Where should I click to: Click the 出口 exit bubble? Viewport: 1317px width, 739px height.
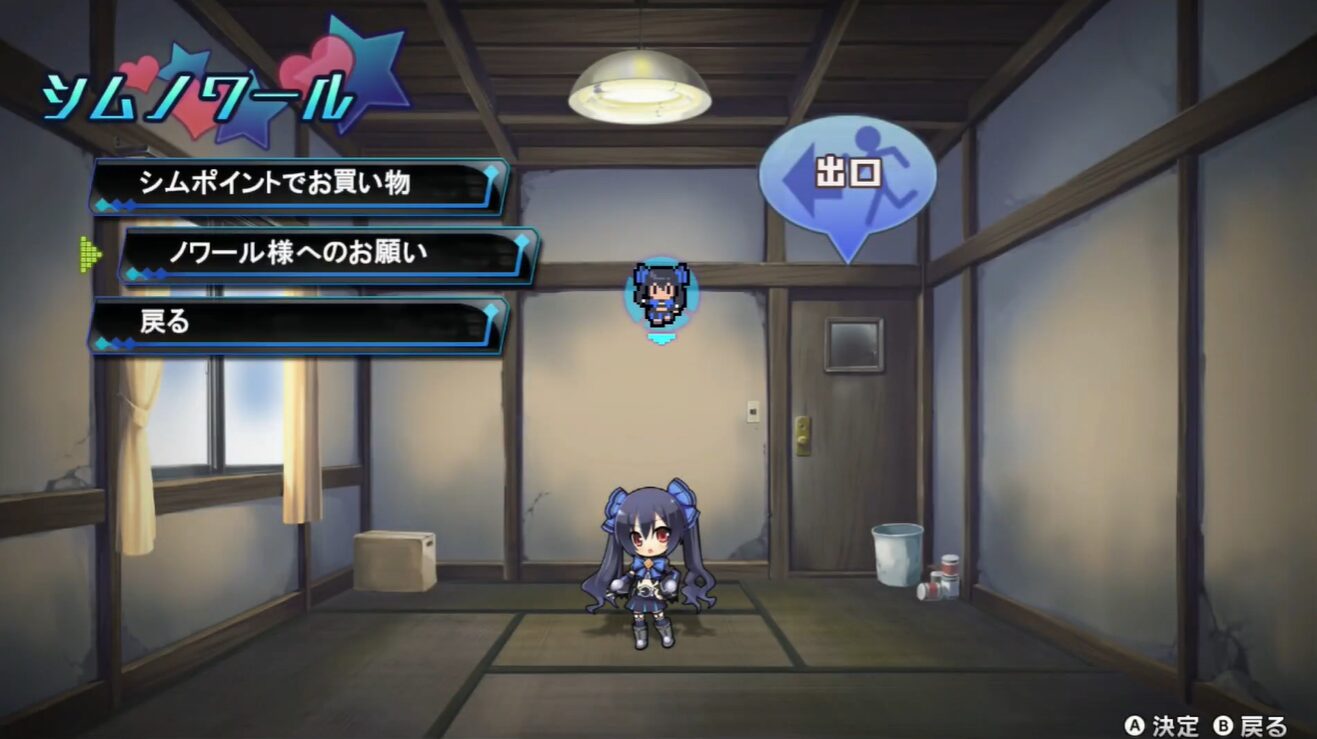(847, 176)
